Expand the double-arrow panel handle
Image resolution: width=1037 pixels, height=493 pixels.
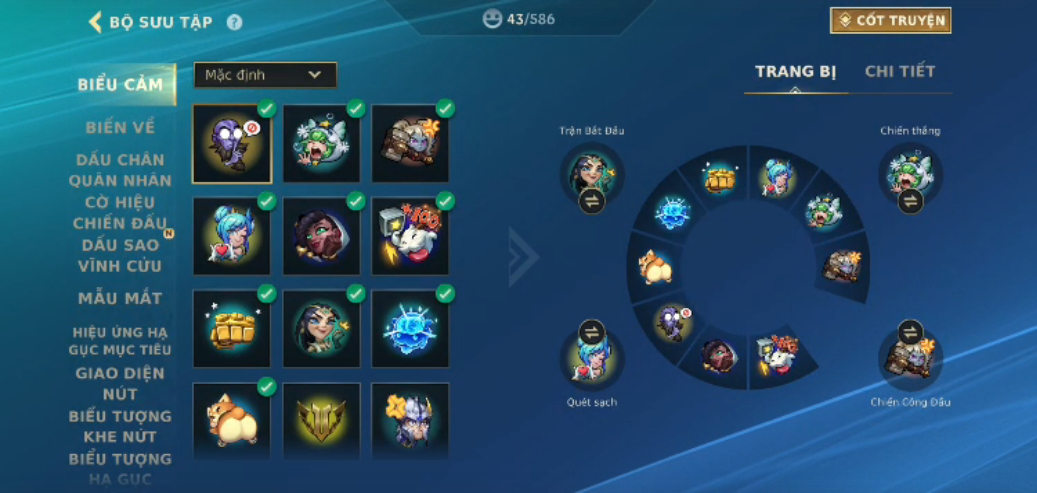click(x=523, y=256)
